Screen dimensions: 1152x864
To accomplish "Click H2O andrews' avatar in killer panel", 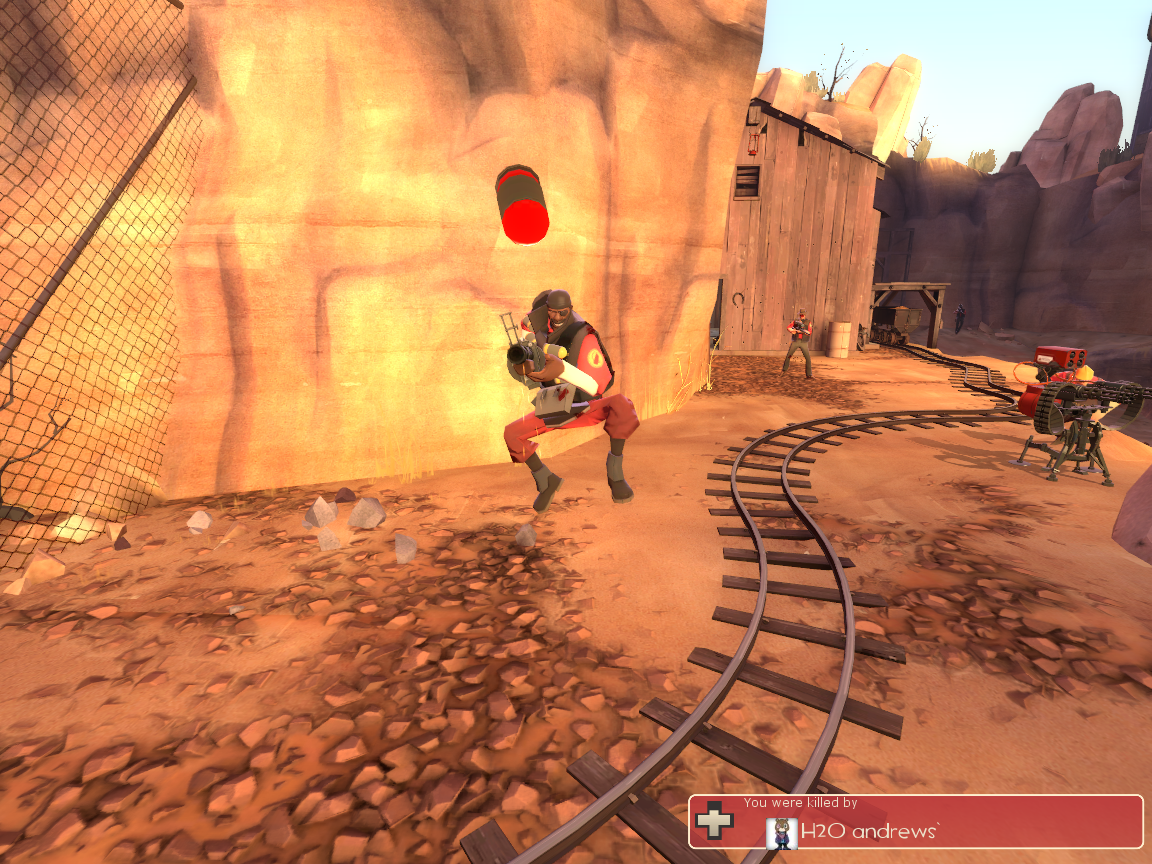I will (x=781, y=832).
